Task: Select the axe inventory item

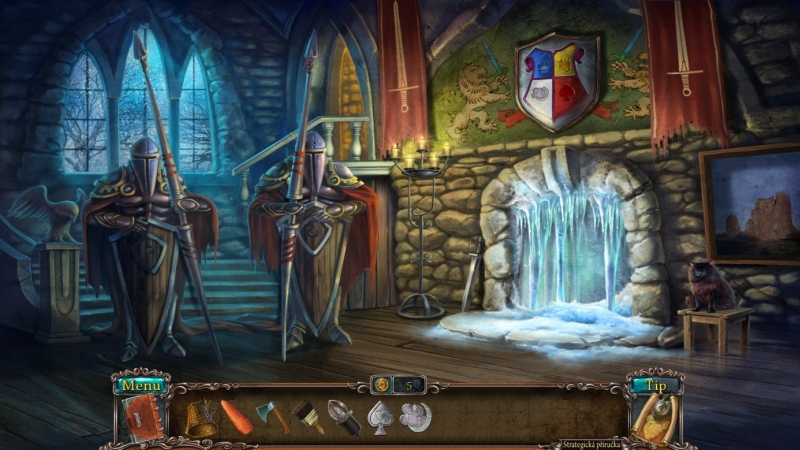Action: (272, 415)
